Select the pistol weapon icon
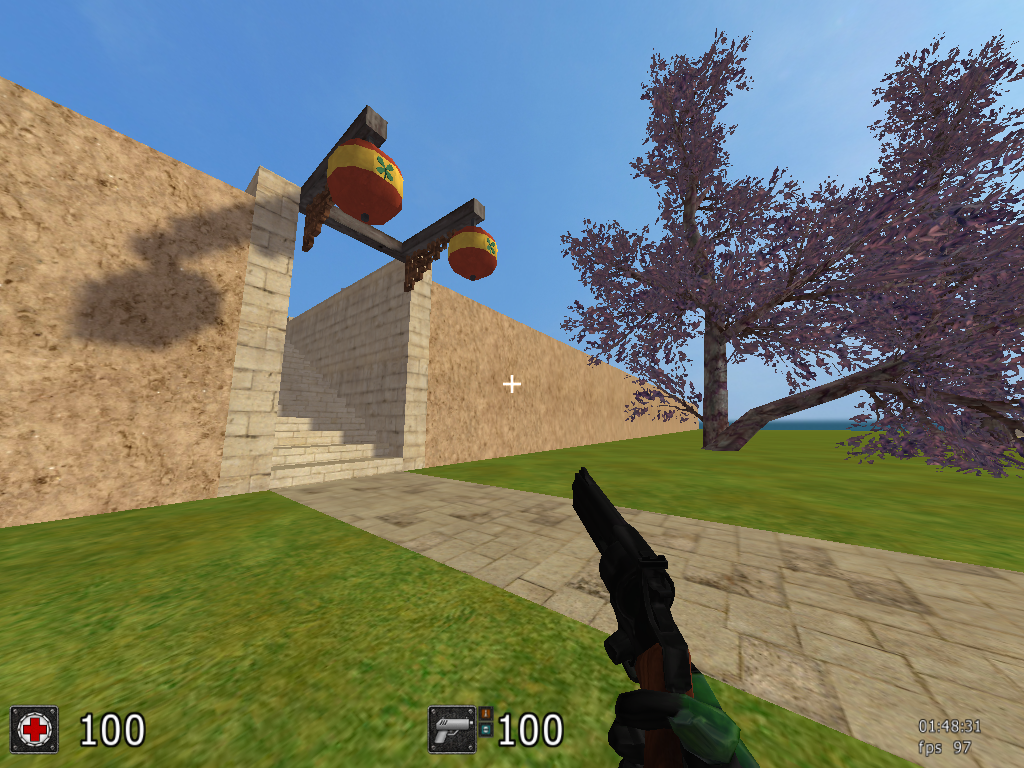 pos(452,729)
